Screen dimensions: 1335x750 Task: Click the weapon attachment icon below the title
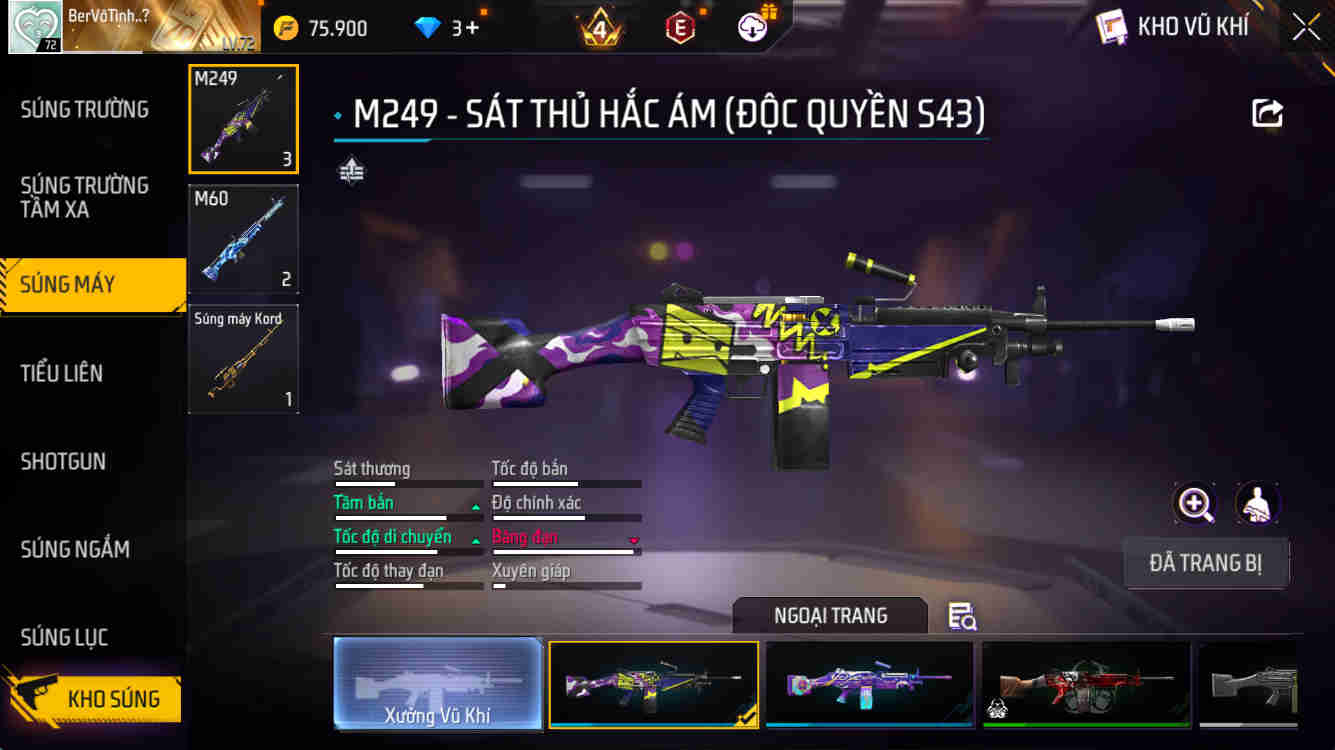tap(349, 171)
